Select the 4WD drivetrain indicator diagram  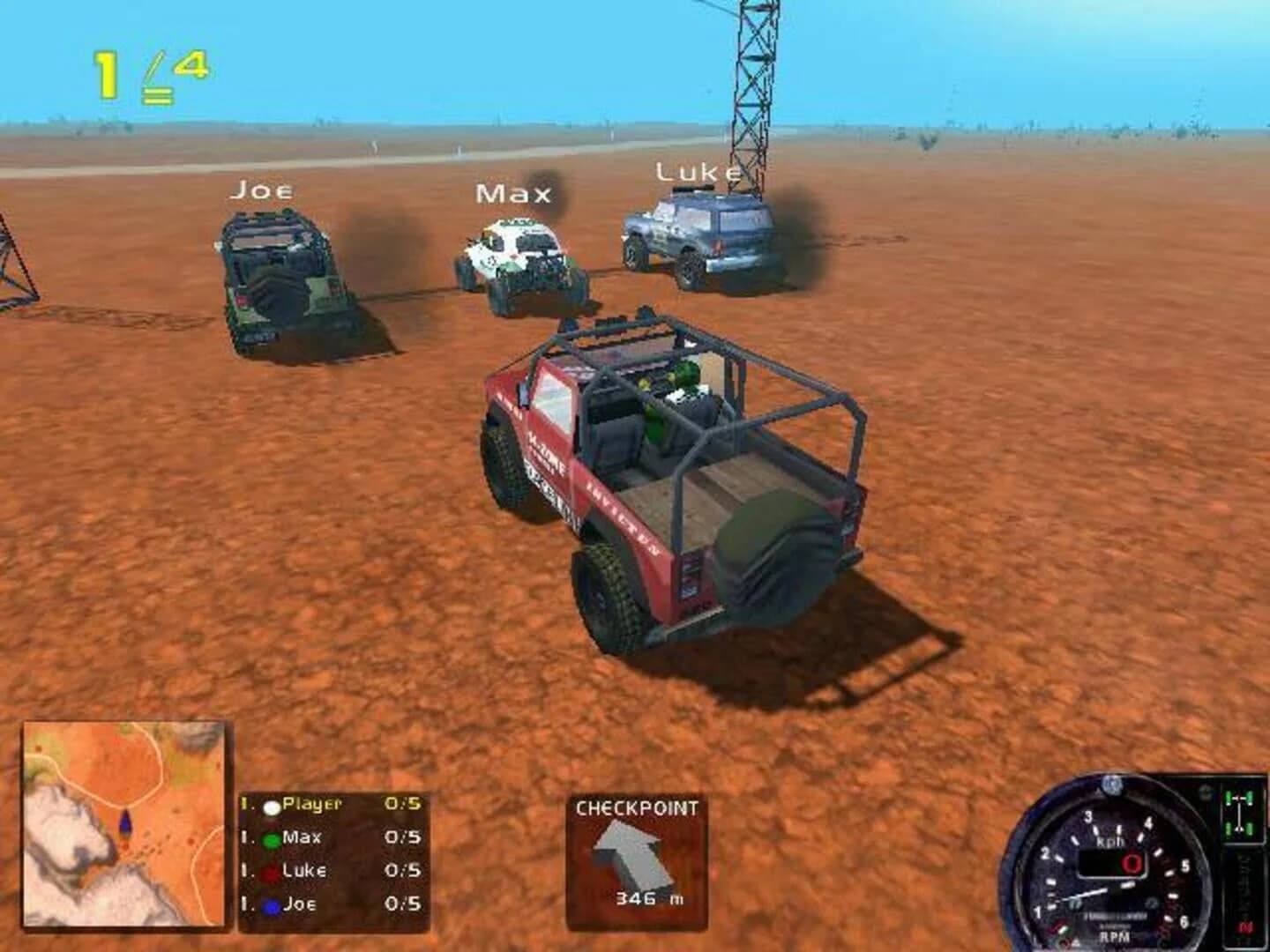[1238, 811]
